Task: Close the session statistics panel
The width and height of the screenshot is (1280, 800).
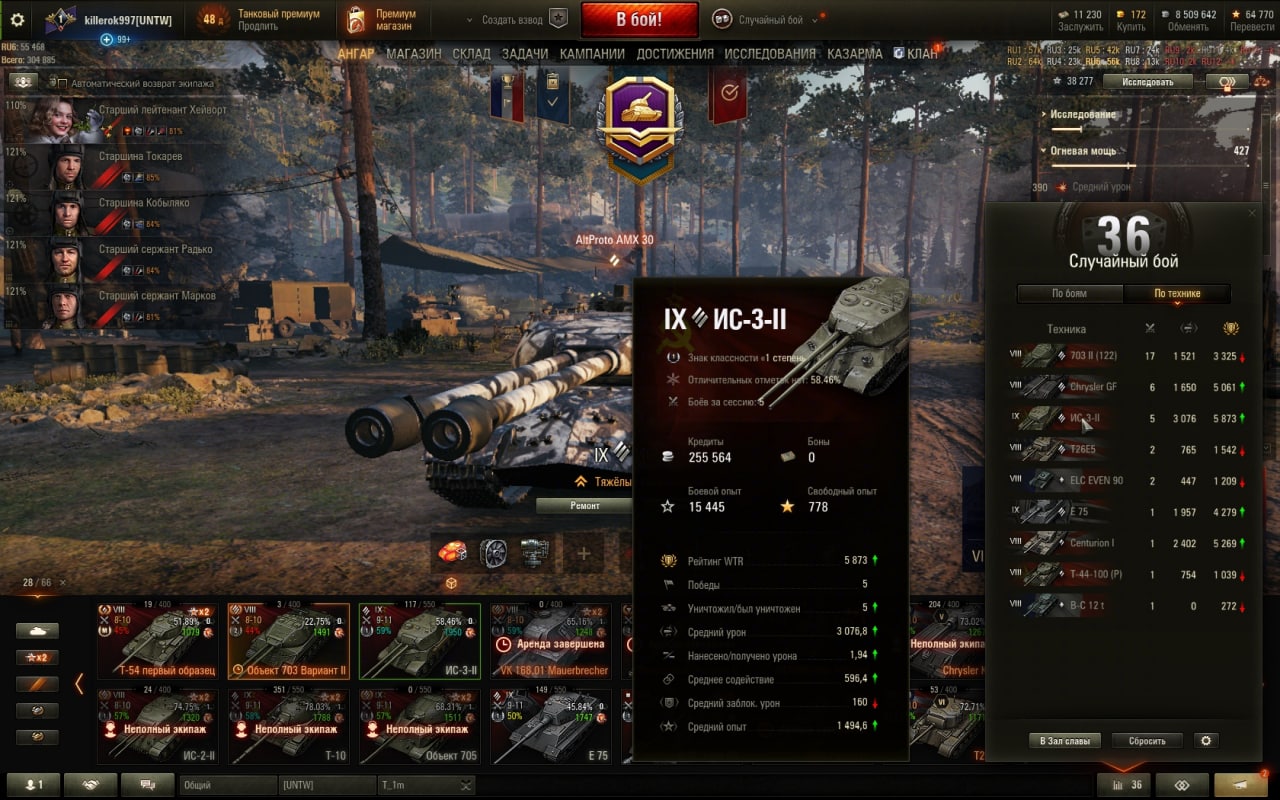Action: pos(1251,213)
